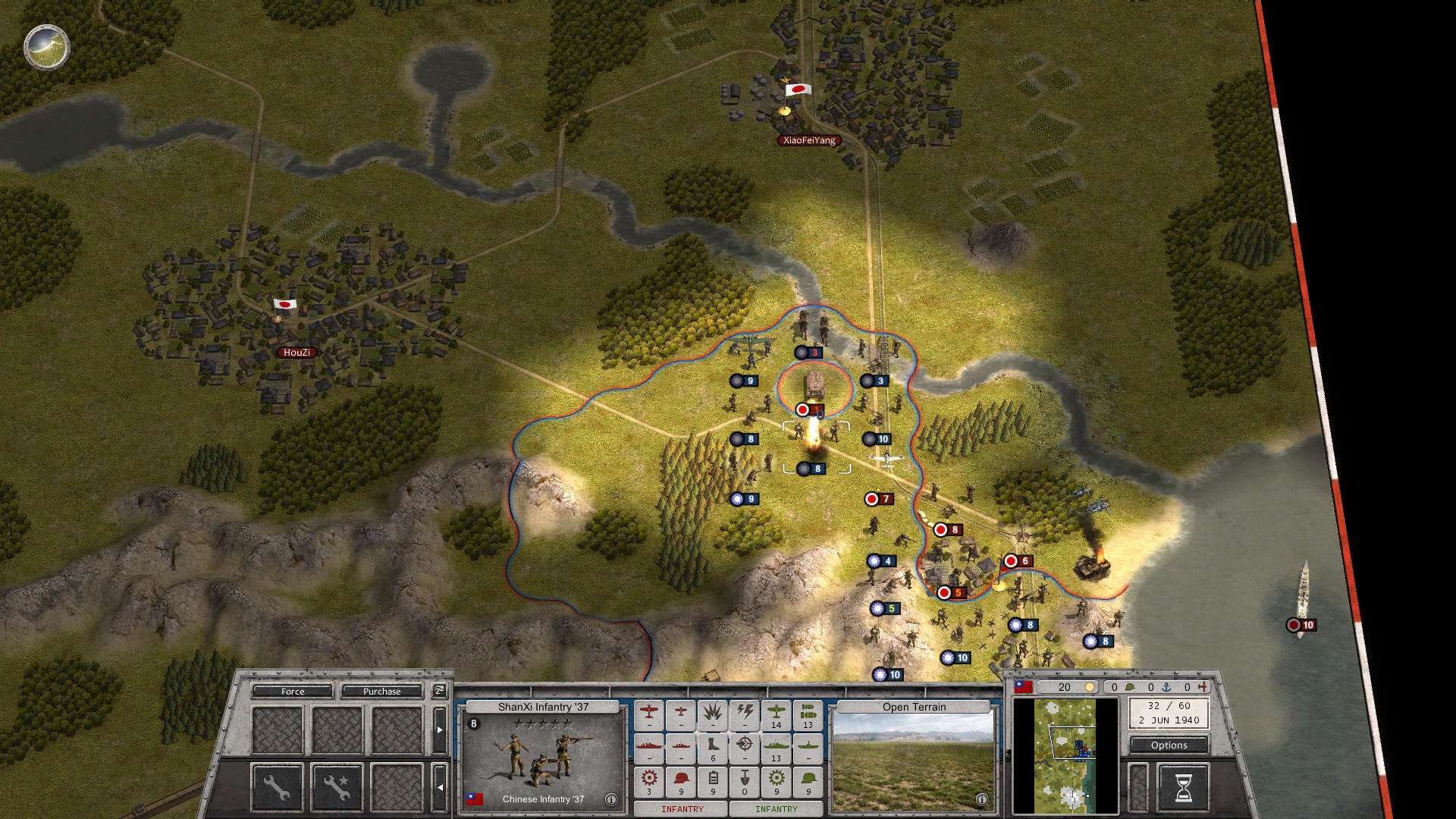Open the Open Terrain info icon

click(x=982, y=799)
